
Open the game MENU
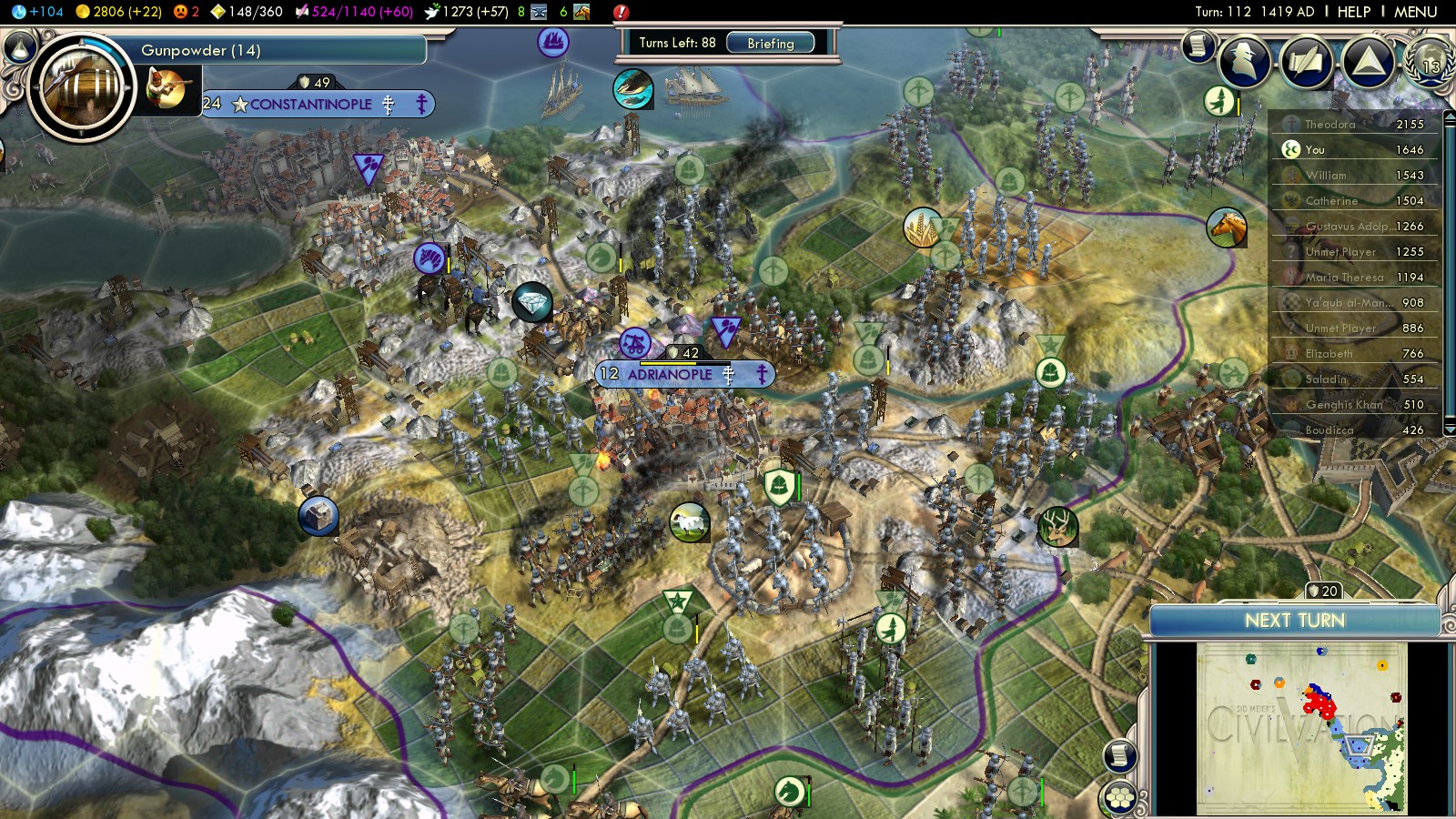pyautogui.click(x=1415, y=12)
